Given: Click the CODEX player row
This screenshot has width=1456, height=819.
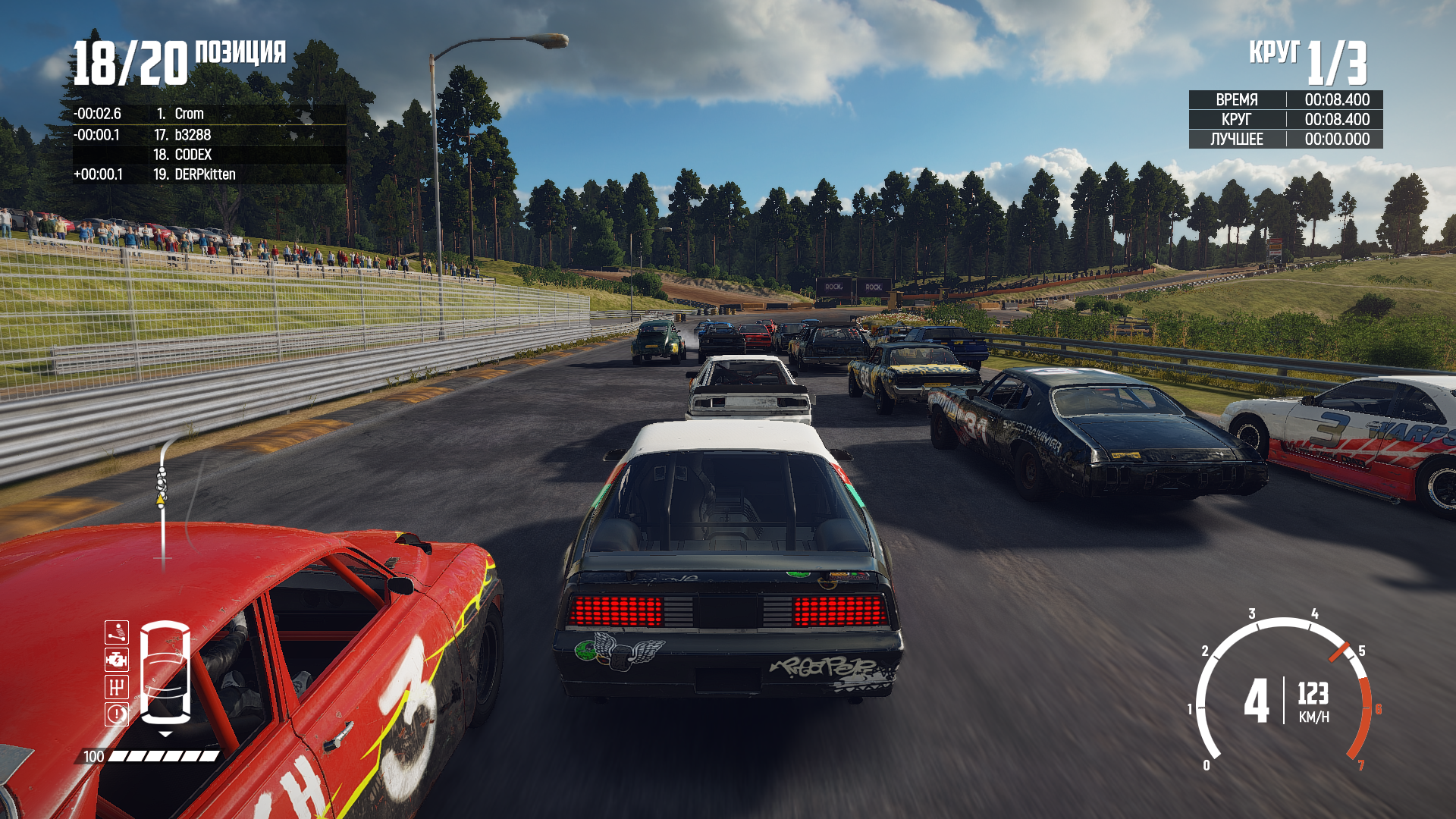Looking at the screenshot, I should tap(193, 155).
